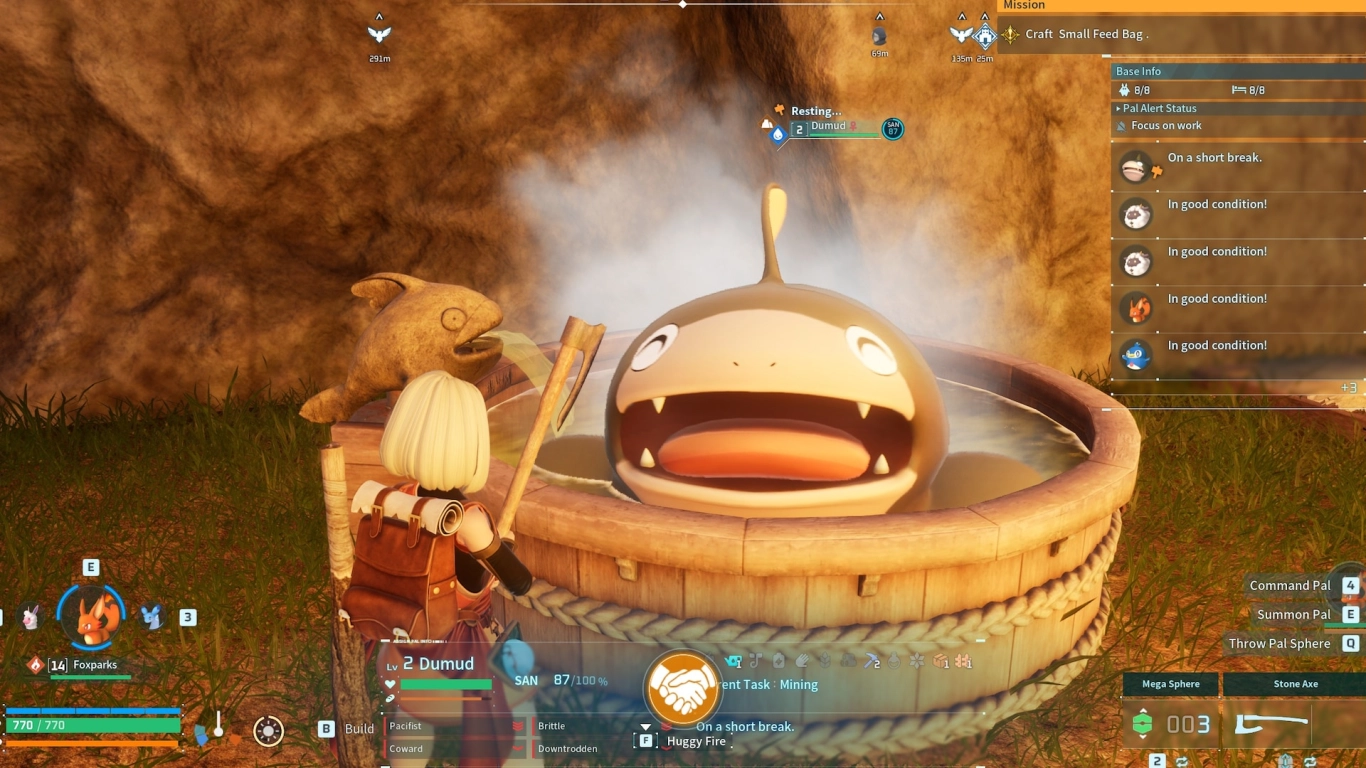This screenshot has height=768, width=1366.
Task: Choose the Throw Pal Sphere option
Action: click(x=1280, y=644)
